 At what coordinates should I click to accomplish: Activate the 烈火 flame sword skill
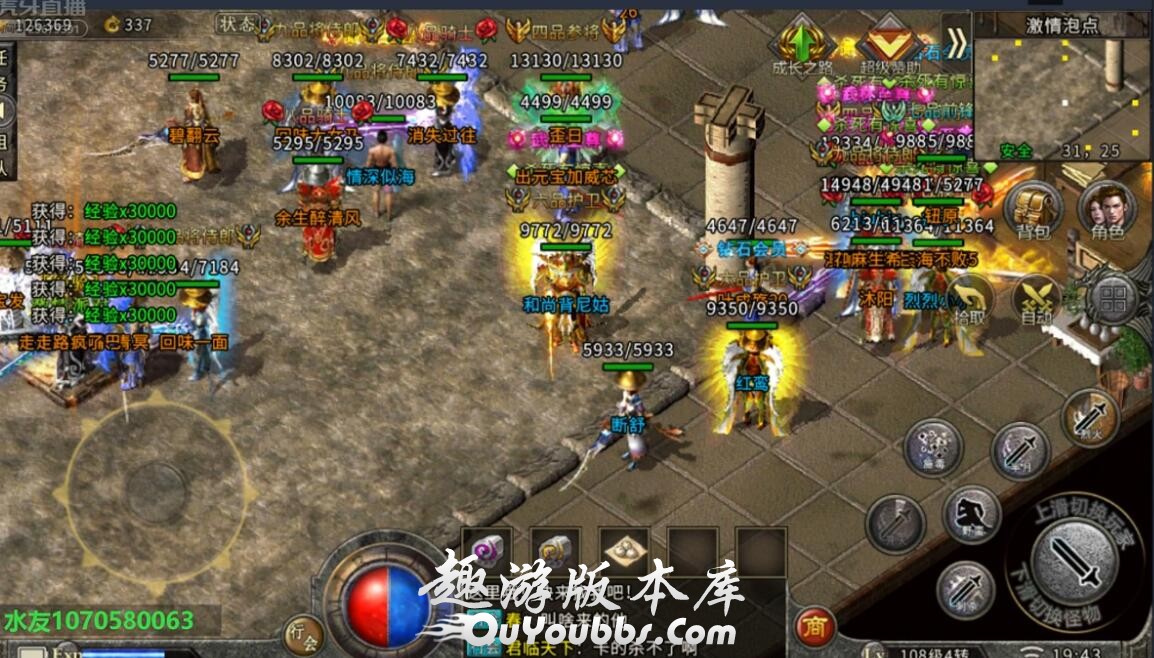click(1090, 418)
